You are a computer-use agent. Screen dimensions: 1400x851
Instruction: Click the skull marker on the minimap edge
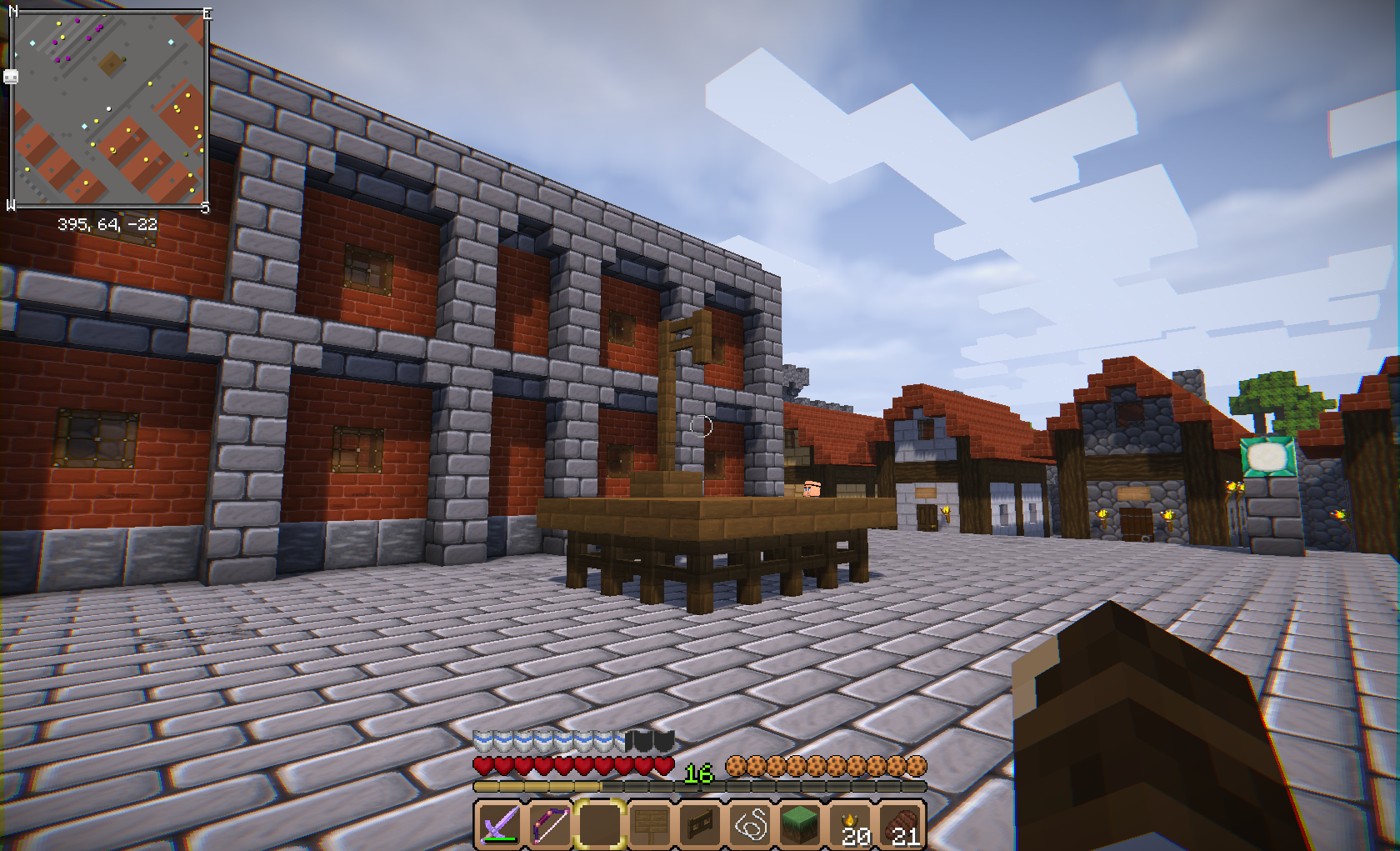click(x=11, y=77)
